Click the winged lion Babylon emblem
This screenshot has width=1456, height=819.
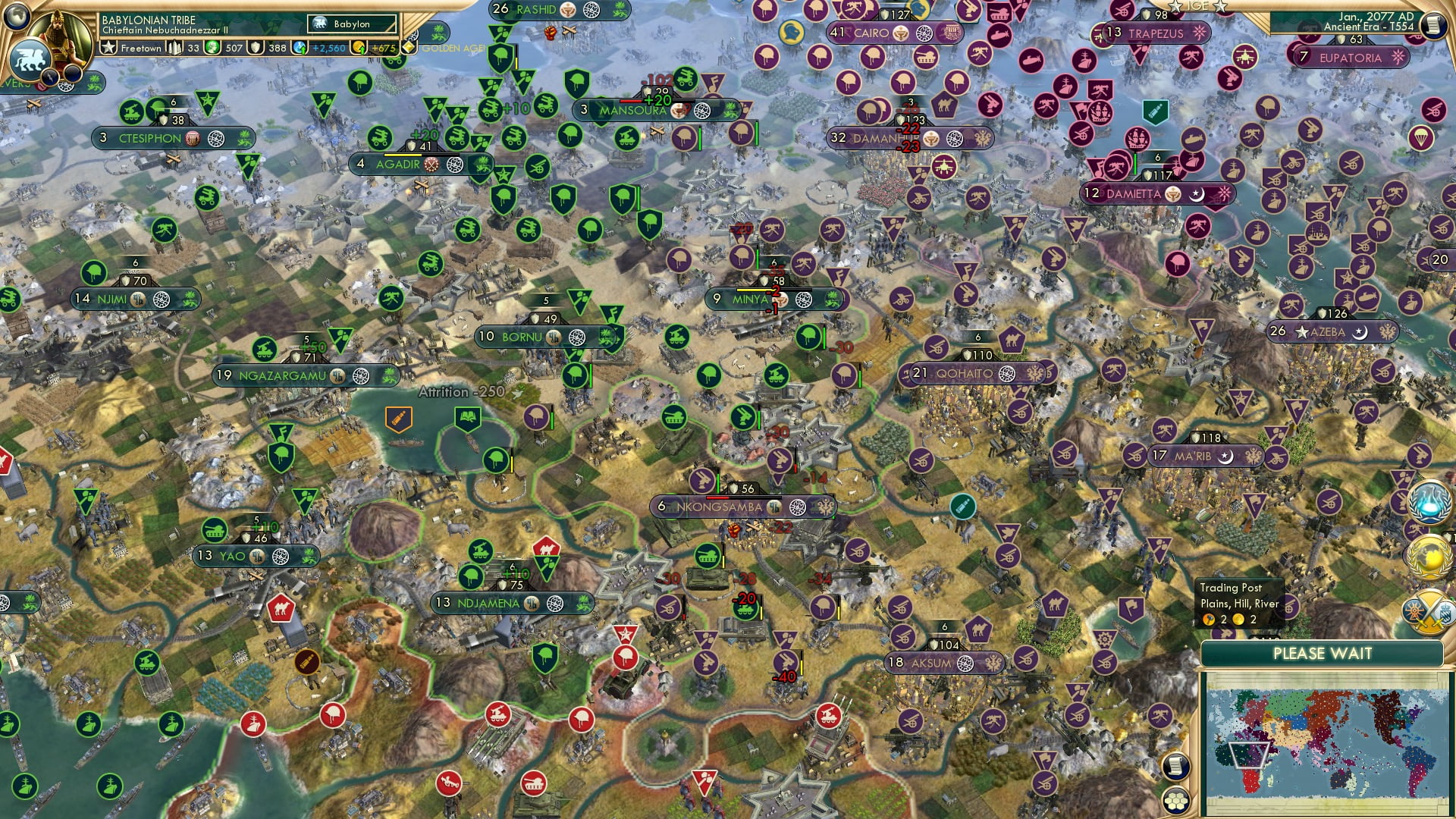pos(31,61)
